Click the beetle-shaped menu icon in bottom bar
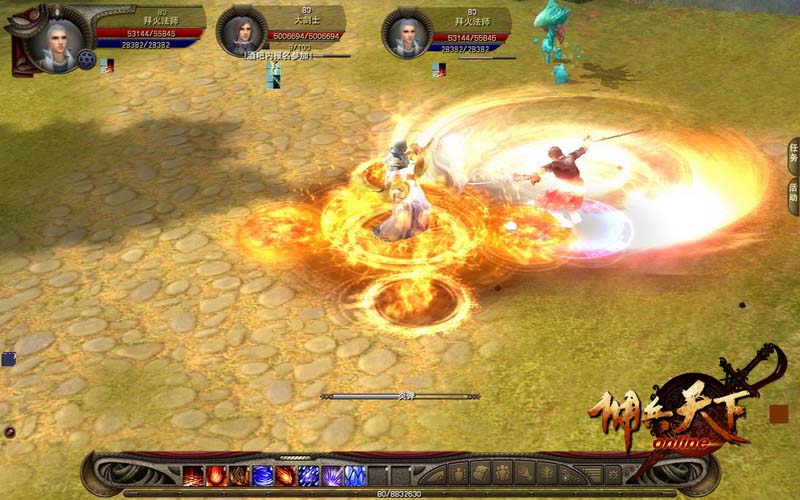Screen dimensions: 800x500 (x=459, y=474)
